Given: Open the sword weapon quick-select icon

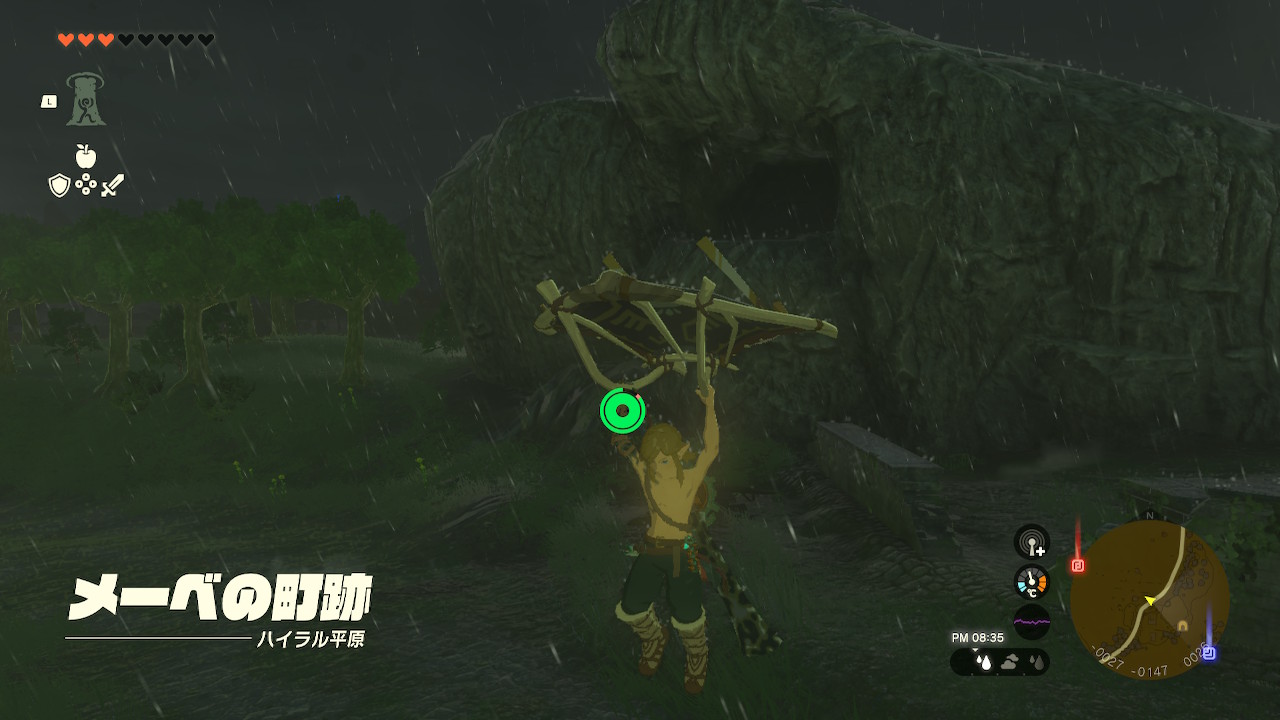Looking at the screenshot, I should point(112,185).
